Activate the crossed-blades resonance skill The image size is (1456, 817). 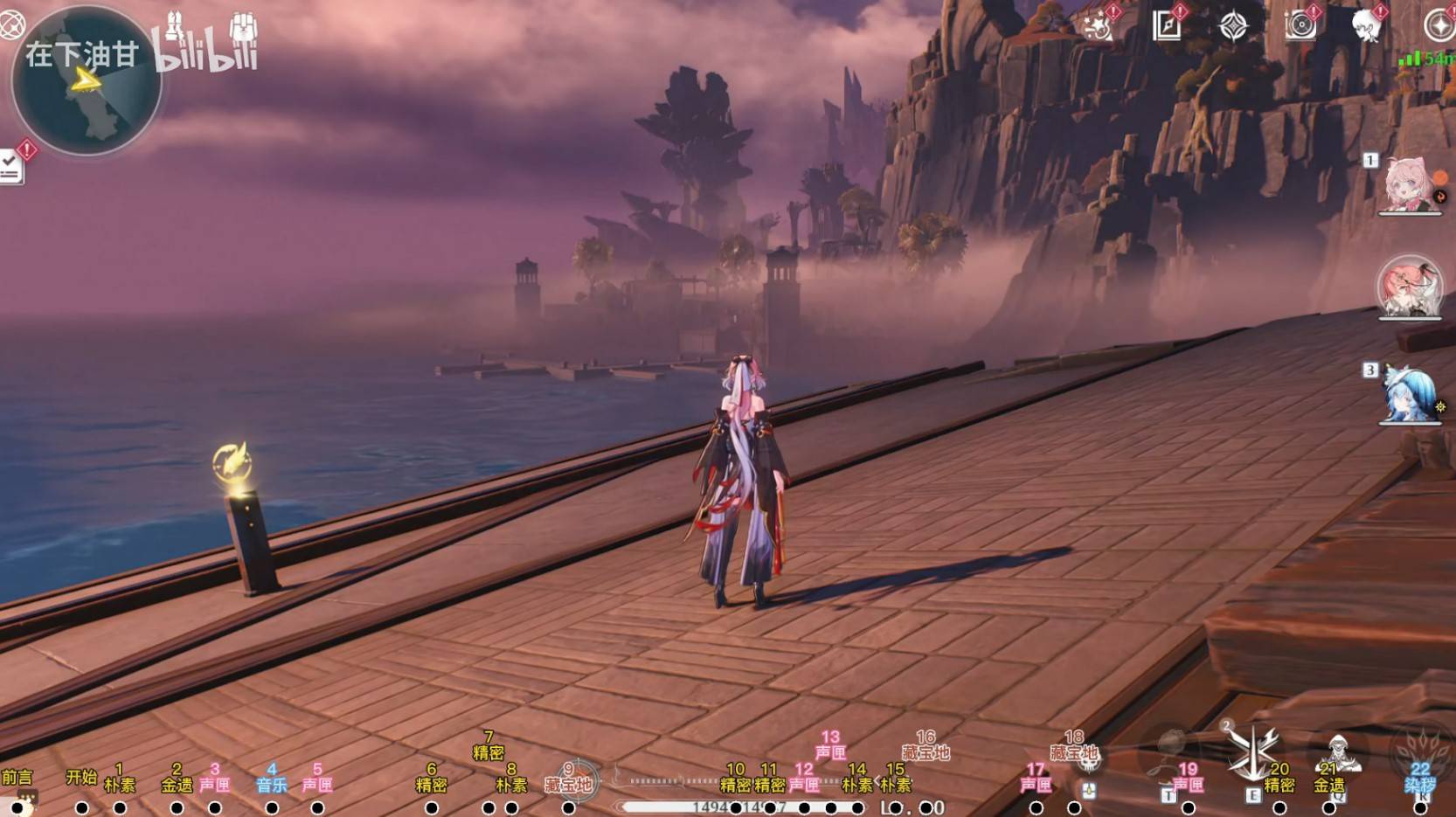[1253, 751]
